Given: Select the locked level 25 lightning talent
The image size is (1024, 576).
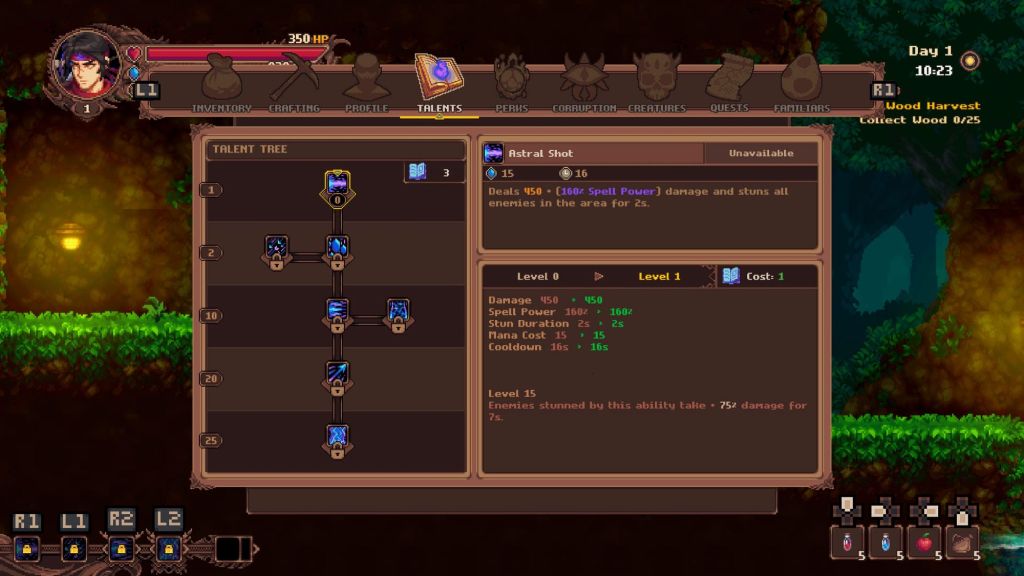Looking at the screenshot, I should (x=337, y=438).
